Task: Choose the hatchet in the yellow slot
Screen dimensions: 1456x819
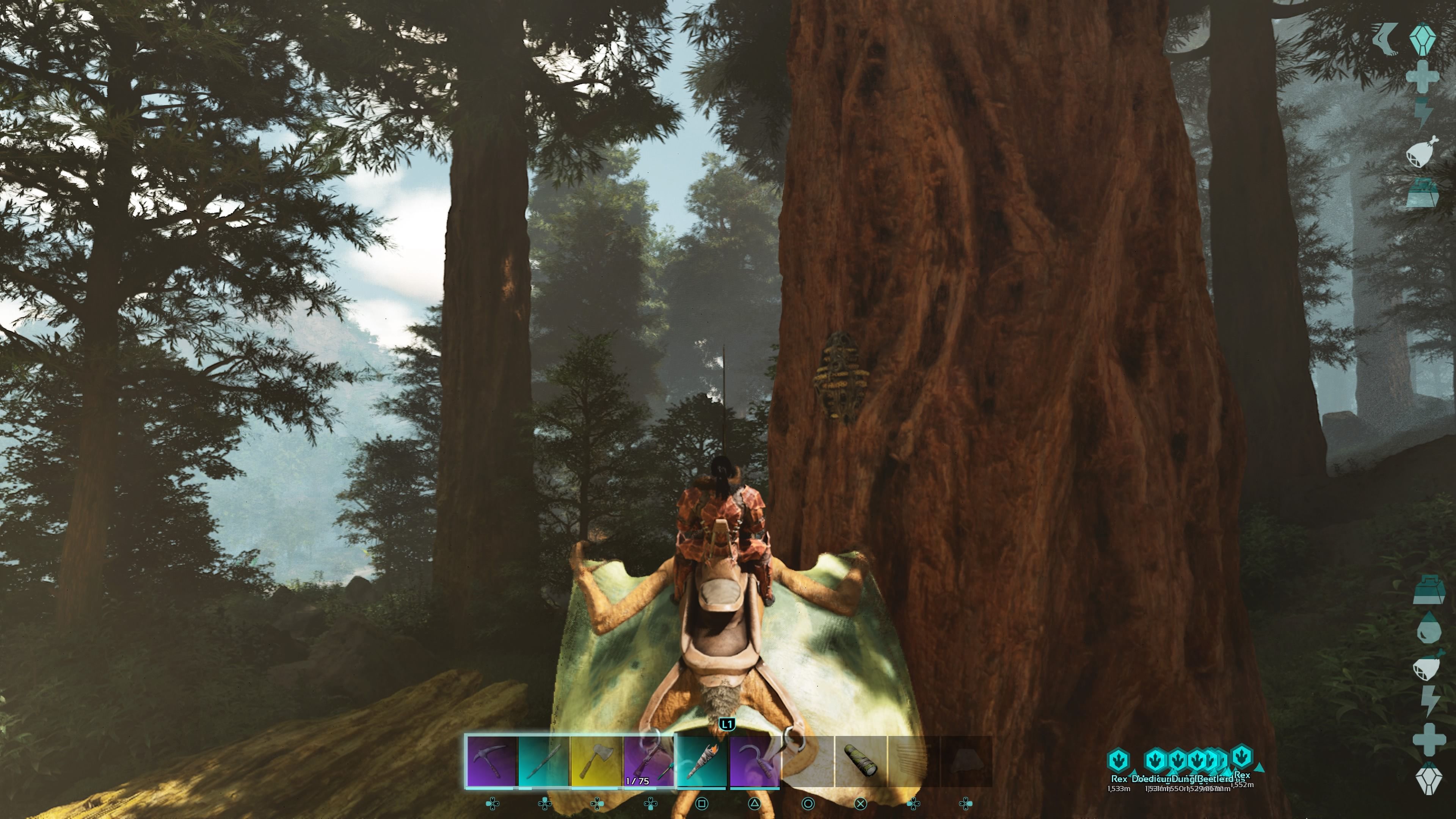Action: pos(596,761)
